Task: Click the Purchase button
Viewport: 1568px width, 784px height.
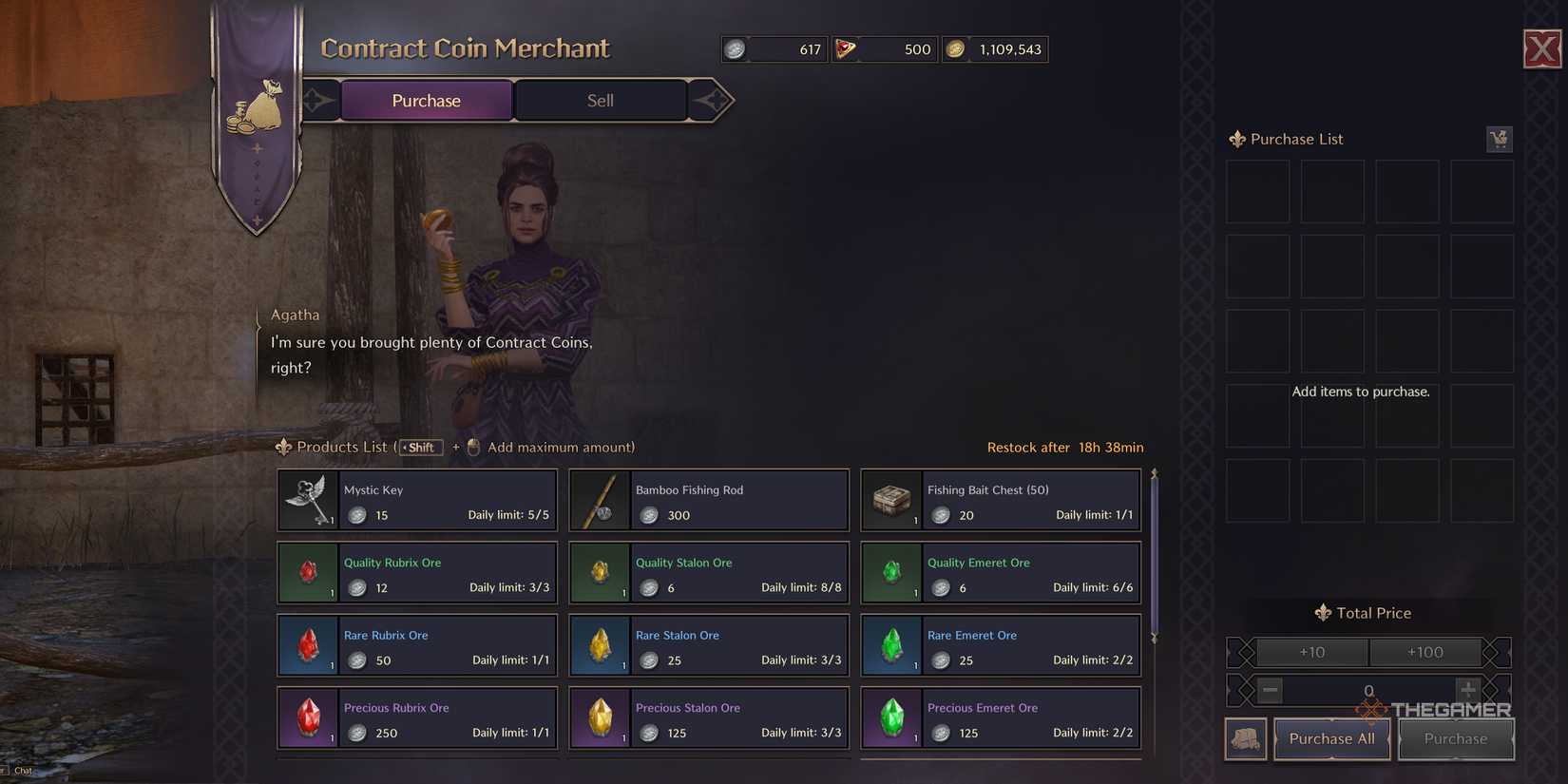Action: [1455, 738]
